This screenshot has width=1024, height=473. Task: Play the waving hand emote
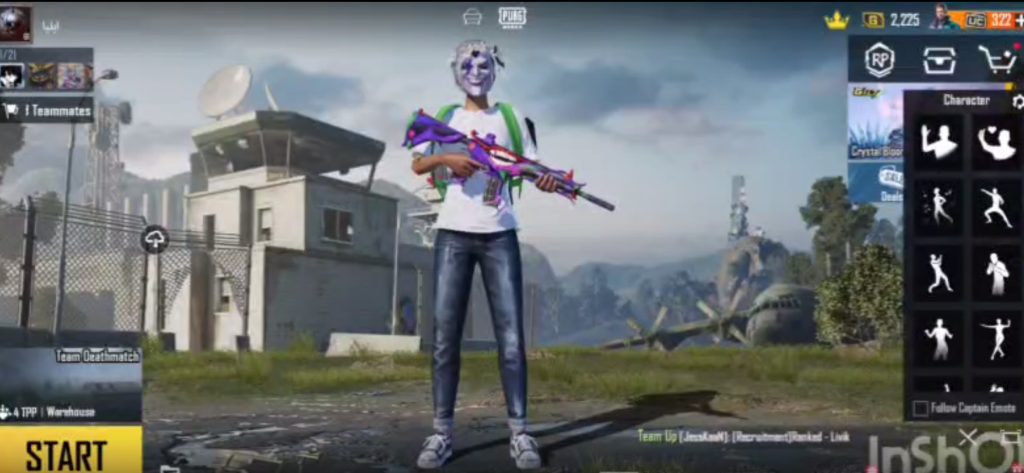(x=939, y=142)
